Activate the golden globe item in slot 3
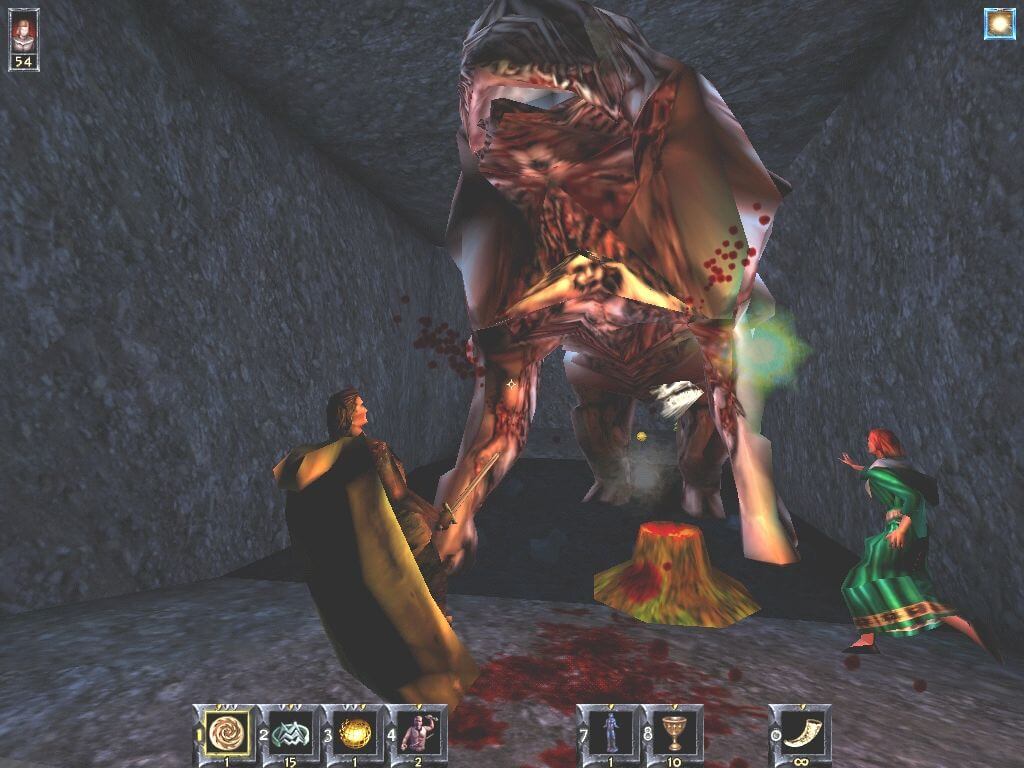This screenshot has height=768, width=1024. [x=356, y=731]
